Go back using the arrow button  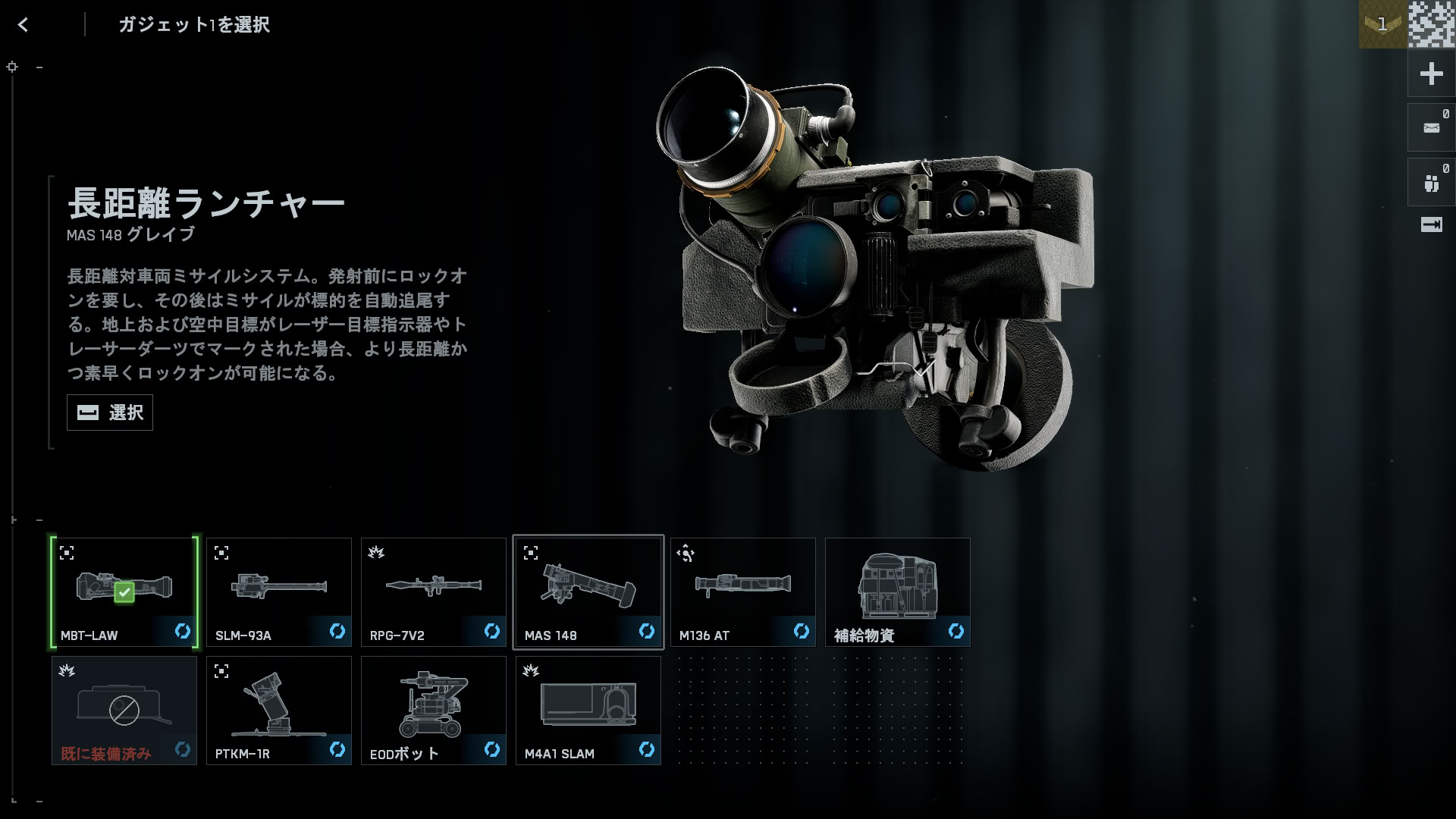point(23,25)
